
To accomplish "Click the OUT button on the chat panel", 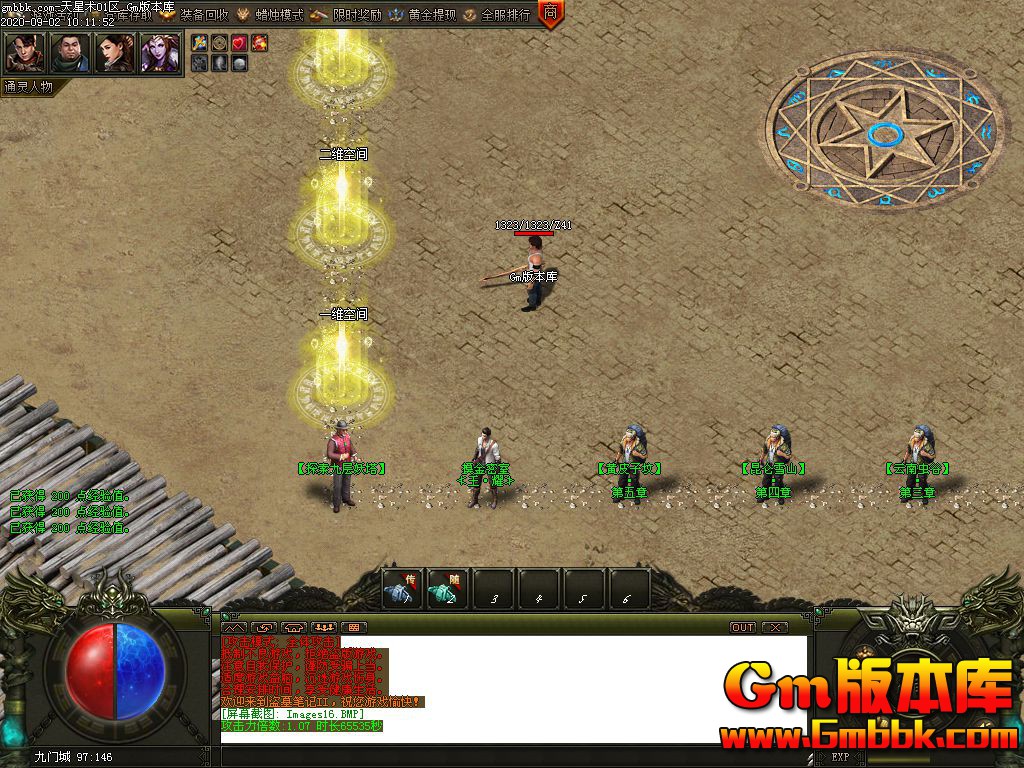I will (x=743, y=627).
